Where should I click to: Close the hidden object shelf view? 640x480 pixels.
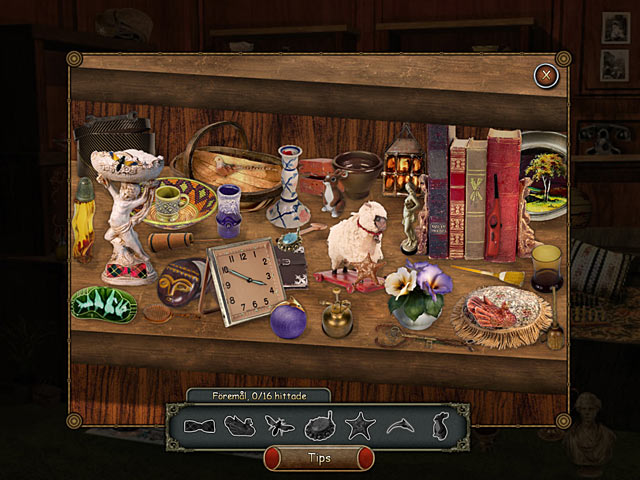click(545, 74)
